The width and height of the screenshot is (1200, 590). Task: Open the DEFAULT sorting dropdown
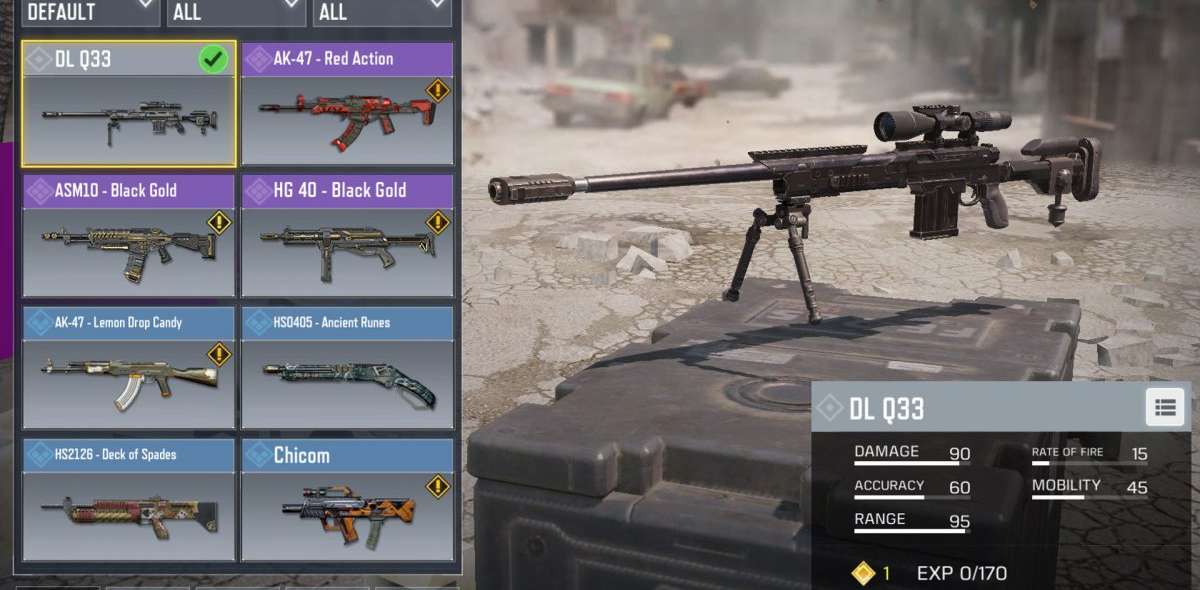point(90,12)
